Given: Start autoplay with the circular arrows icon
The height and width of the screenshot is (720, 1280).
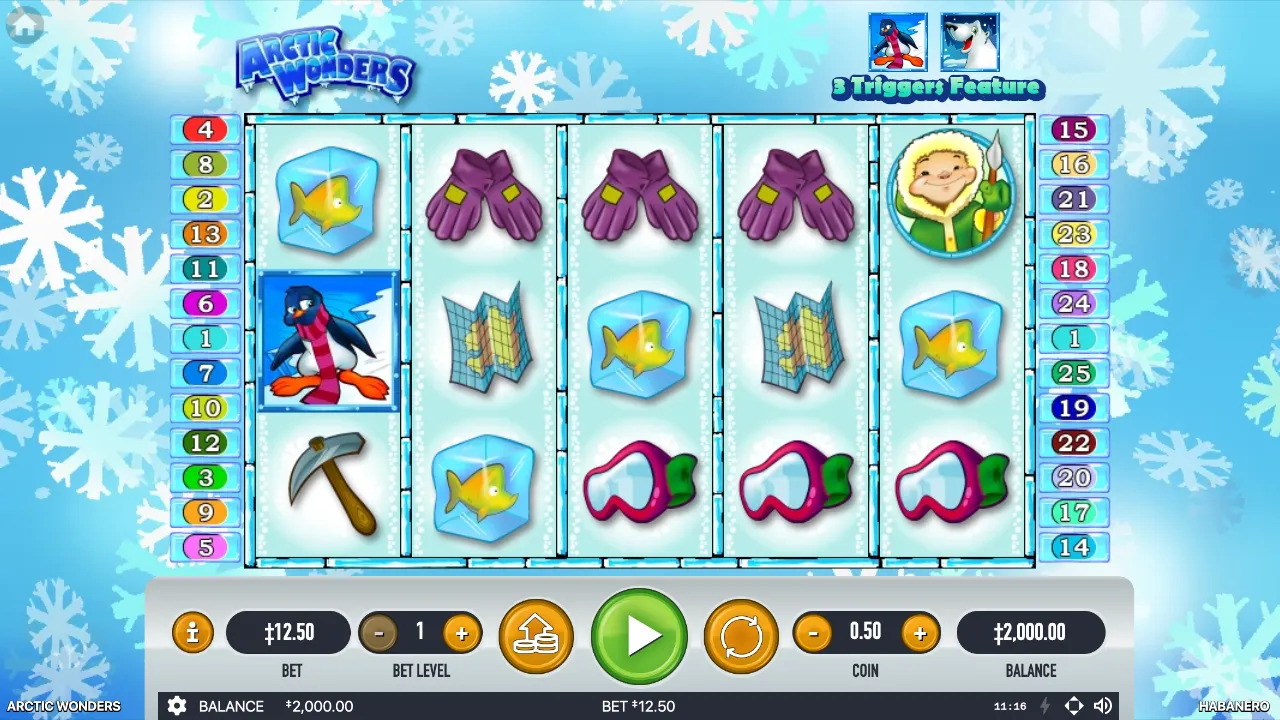Looking at the screenshot, I should (x=741, y=632).
